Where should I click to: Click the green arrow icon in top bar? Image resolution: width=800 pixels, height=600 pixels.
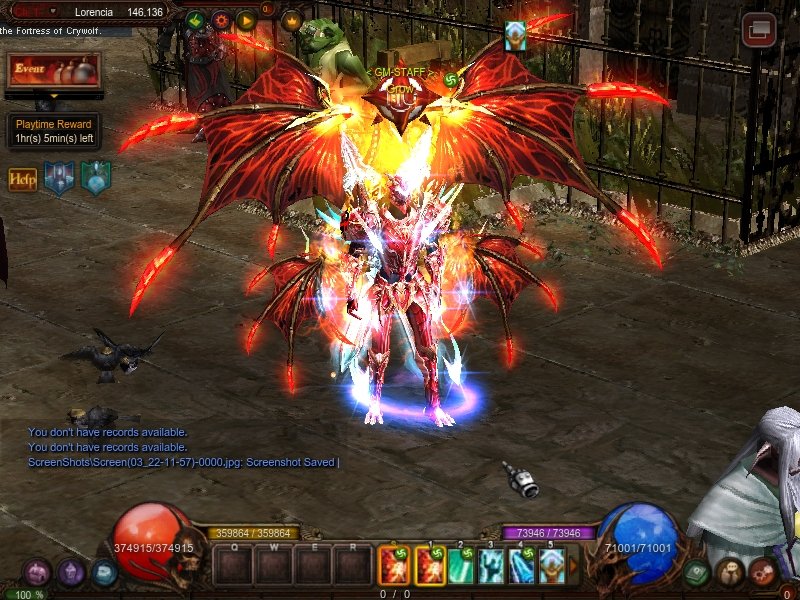[x=195, y=19]
